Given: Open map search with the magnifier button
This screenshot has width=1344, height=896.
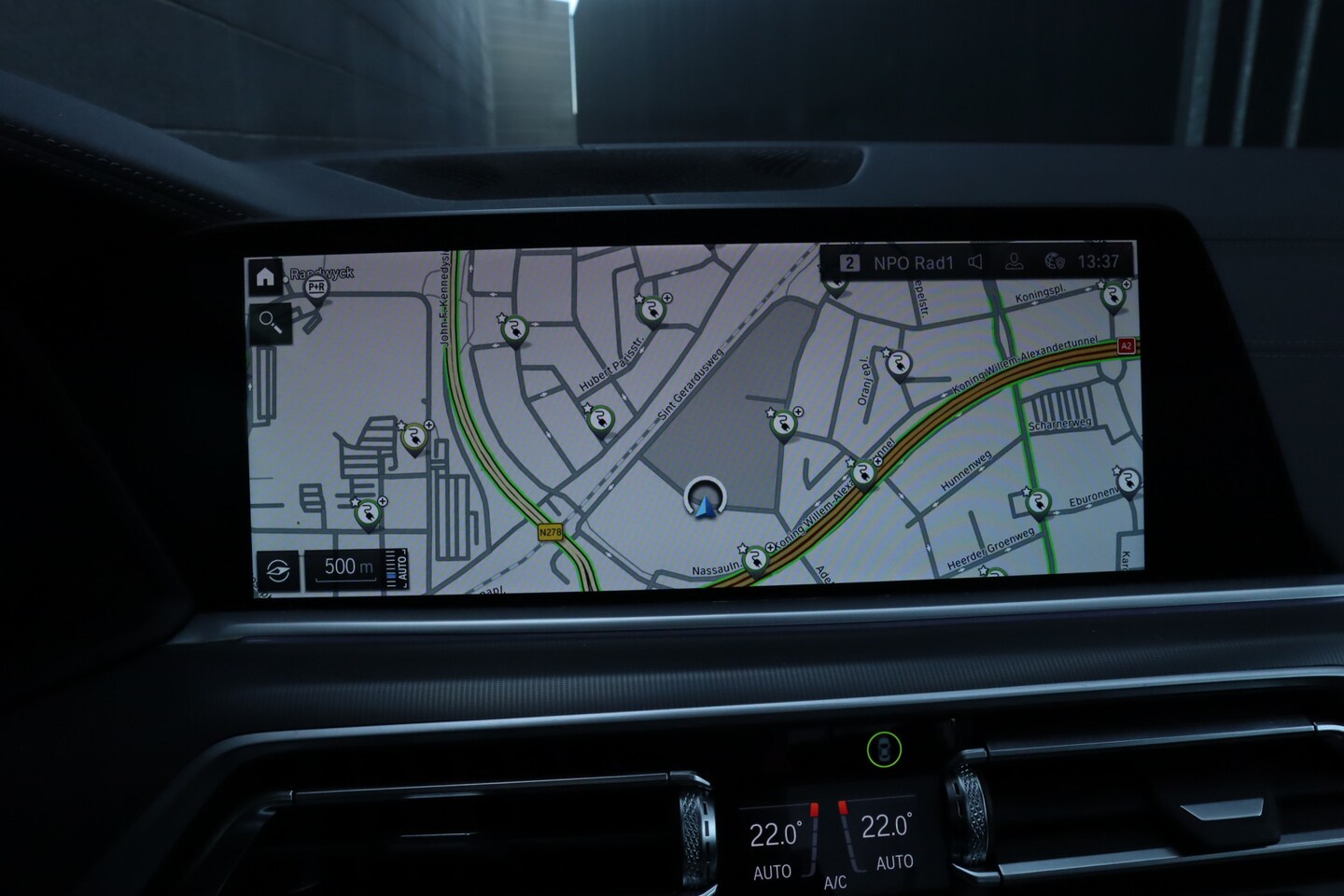Looking at the screenshot, I should point(270,323).
